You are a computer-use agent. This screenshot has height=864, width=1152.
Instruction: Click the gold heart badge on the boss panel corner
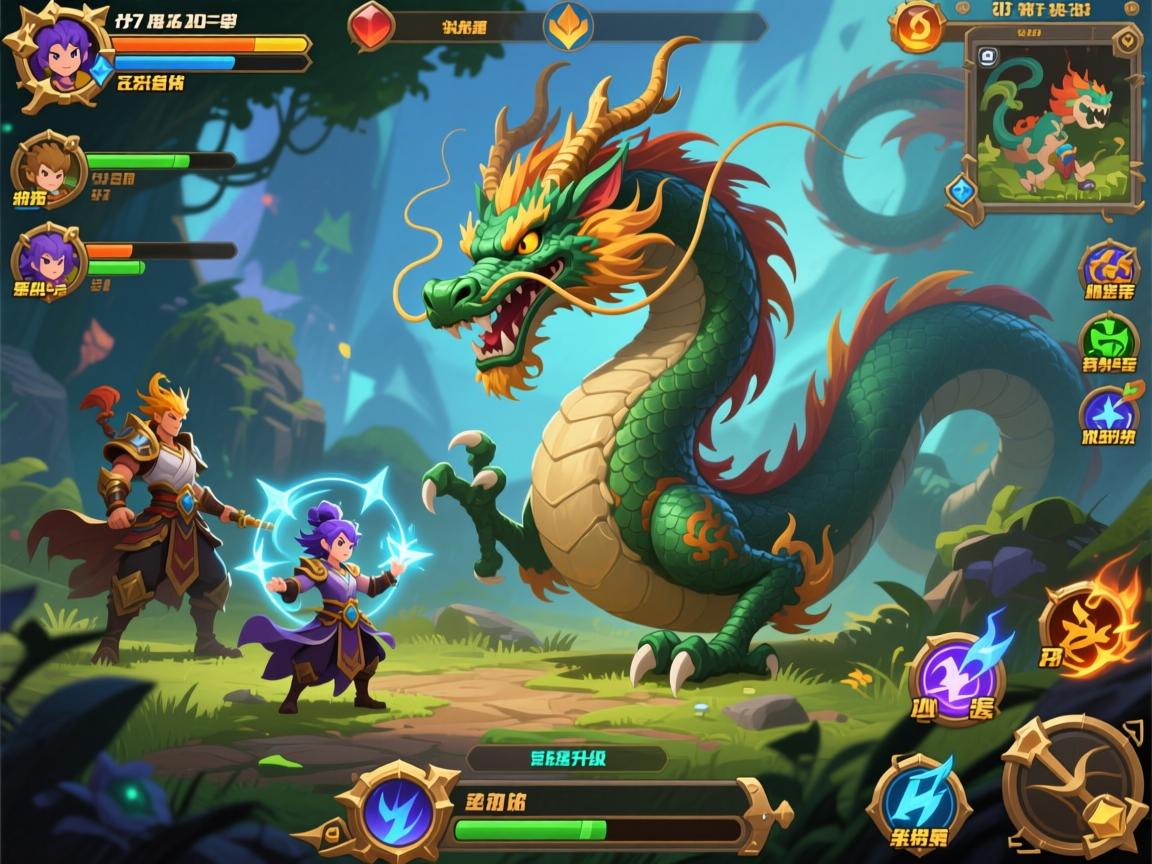click(1129, 41)
